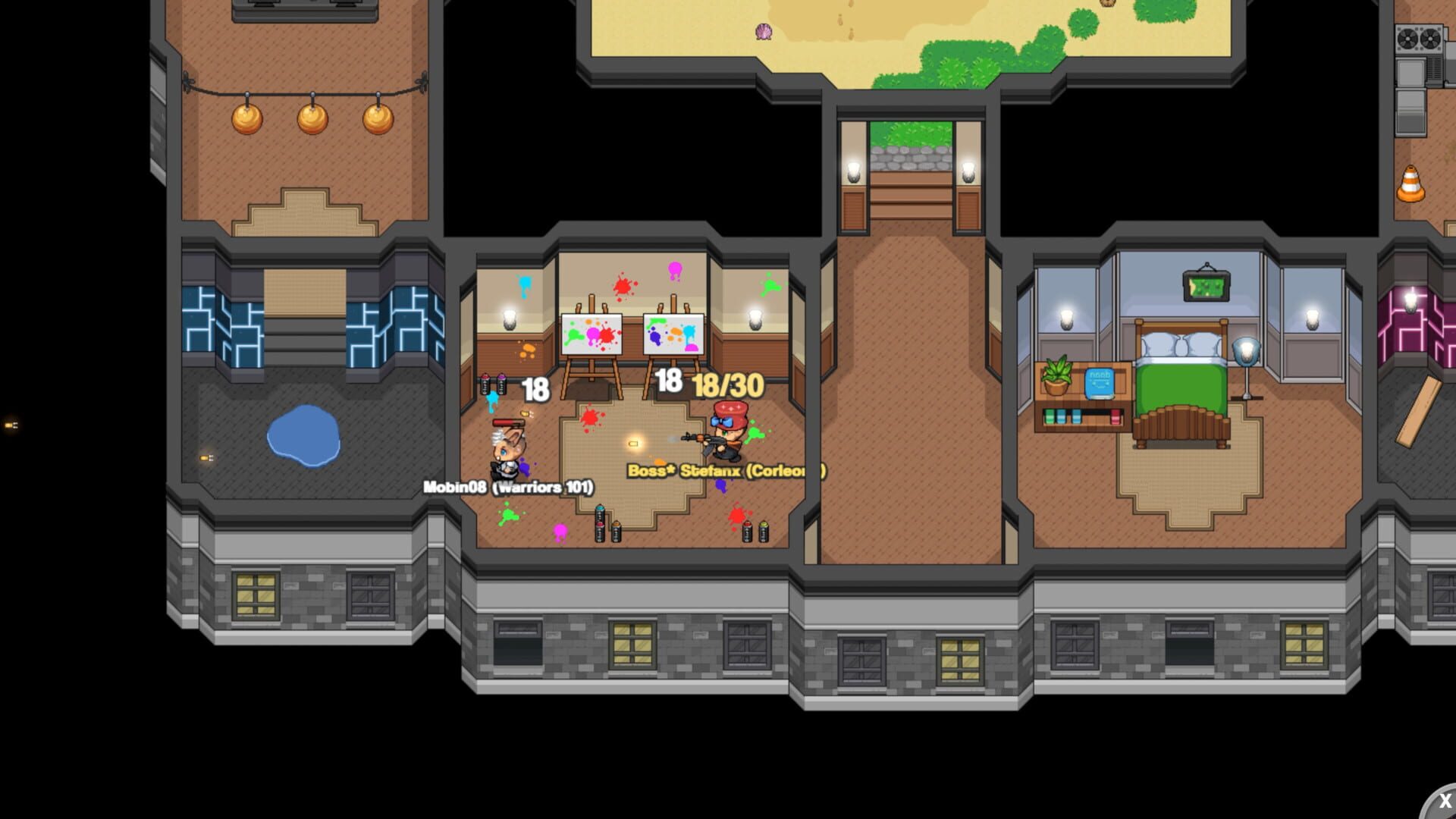1456x819 pixels.
Task: Click the Boss* Stefanx (Corleone) name label
Action: coord(724,470)
